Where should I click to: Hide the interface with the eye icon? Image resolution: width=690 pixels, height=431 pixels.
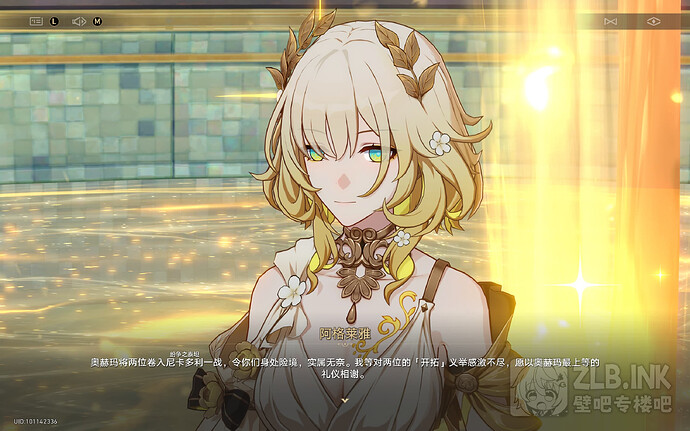pos(654,20)
